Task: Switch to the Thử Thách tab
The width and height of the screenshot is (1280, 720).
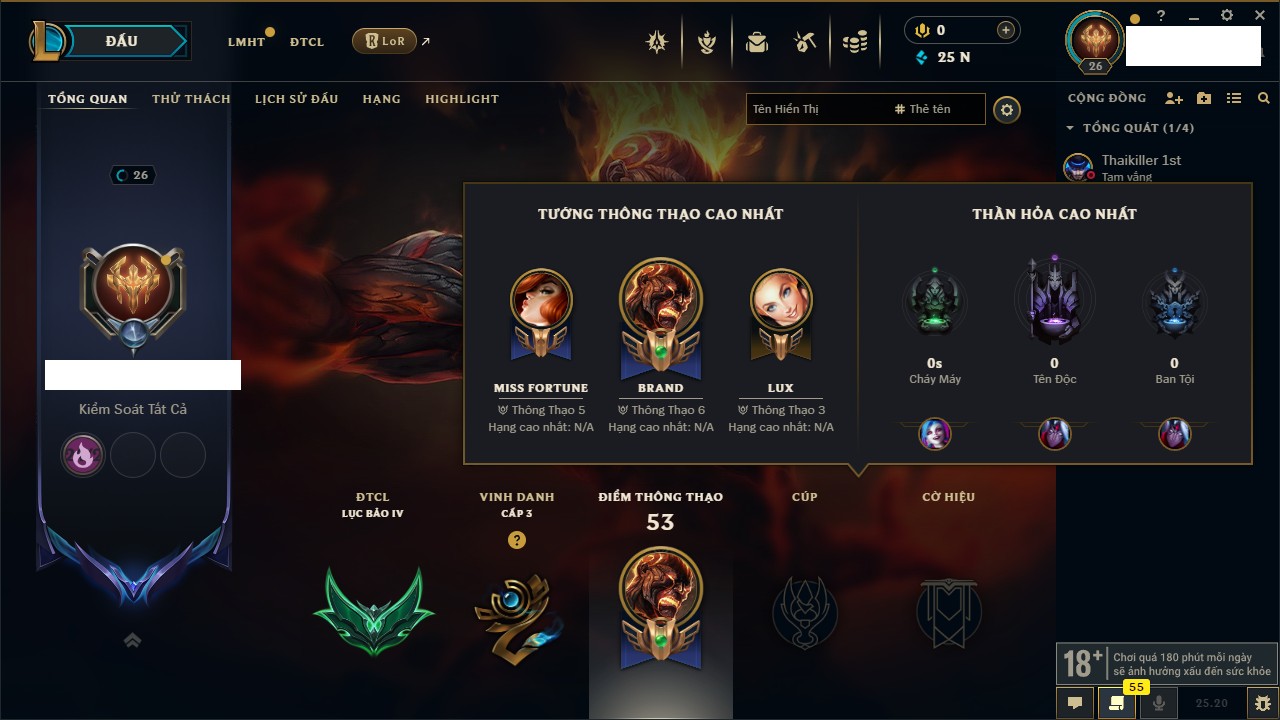Action: pos(191,99)
